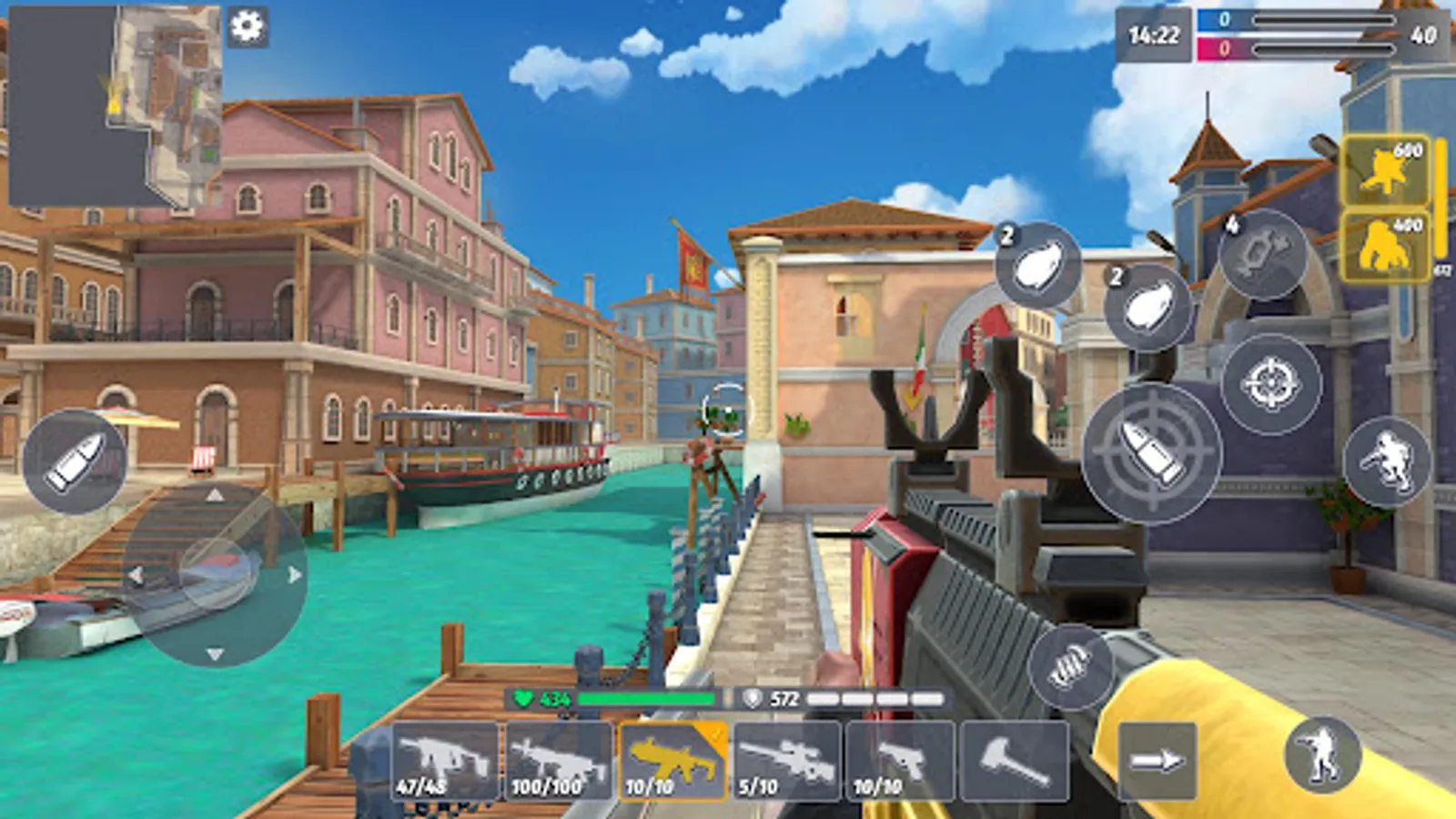The width and height of the screenshot is (1456, 819).
Task: Throw a grenade using the grenade icon
Action: [1037, 267]
